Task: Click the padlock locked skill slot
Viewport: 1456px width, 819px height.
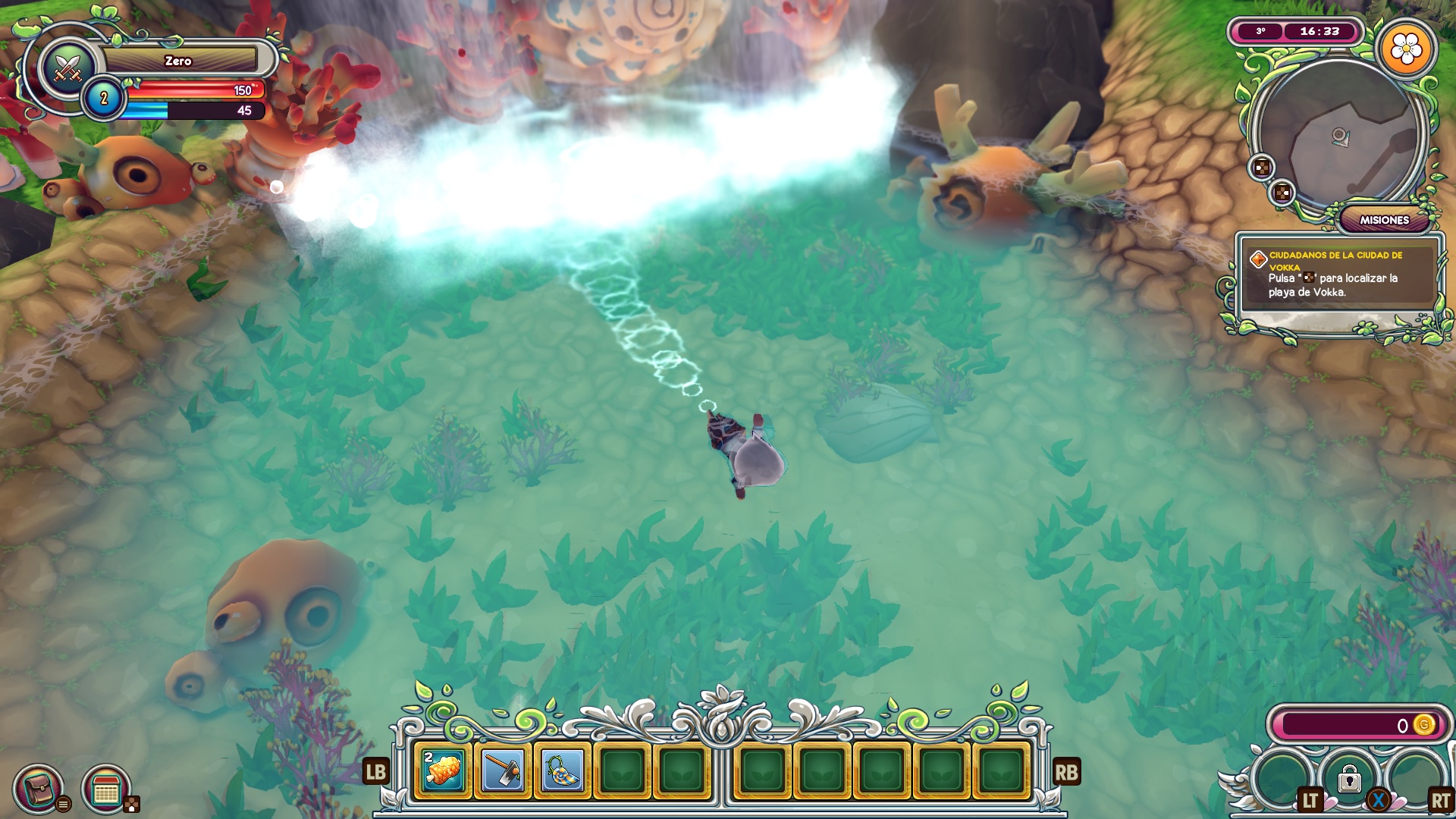Action: (x=1349, y=779)
